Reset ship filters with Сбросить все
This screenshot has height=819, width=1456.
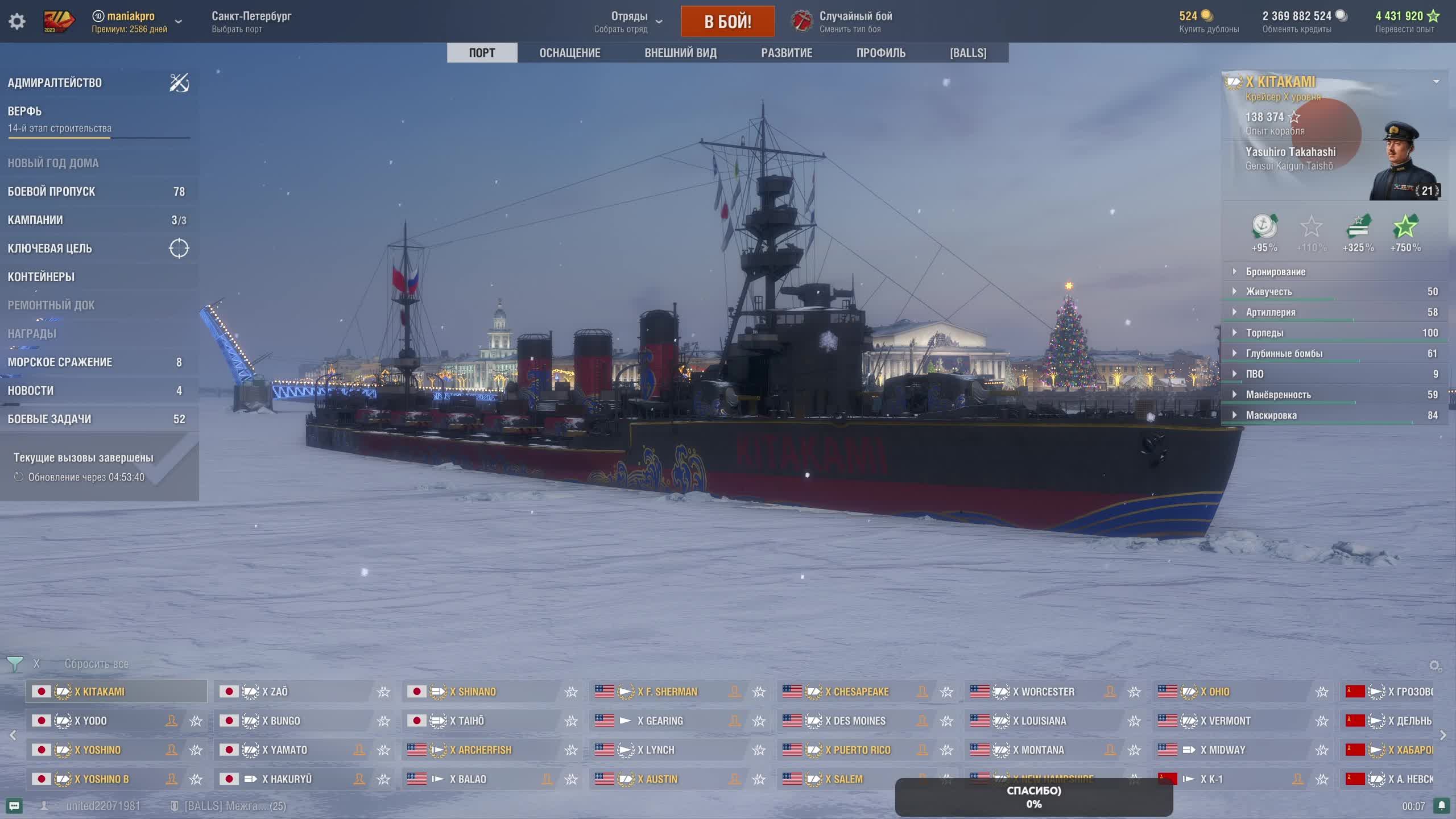tap(96, 664)
